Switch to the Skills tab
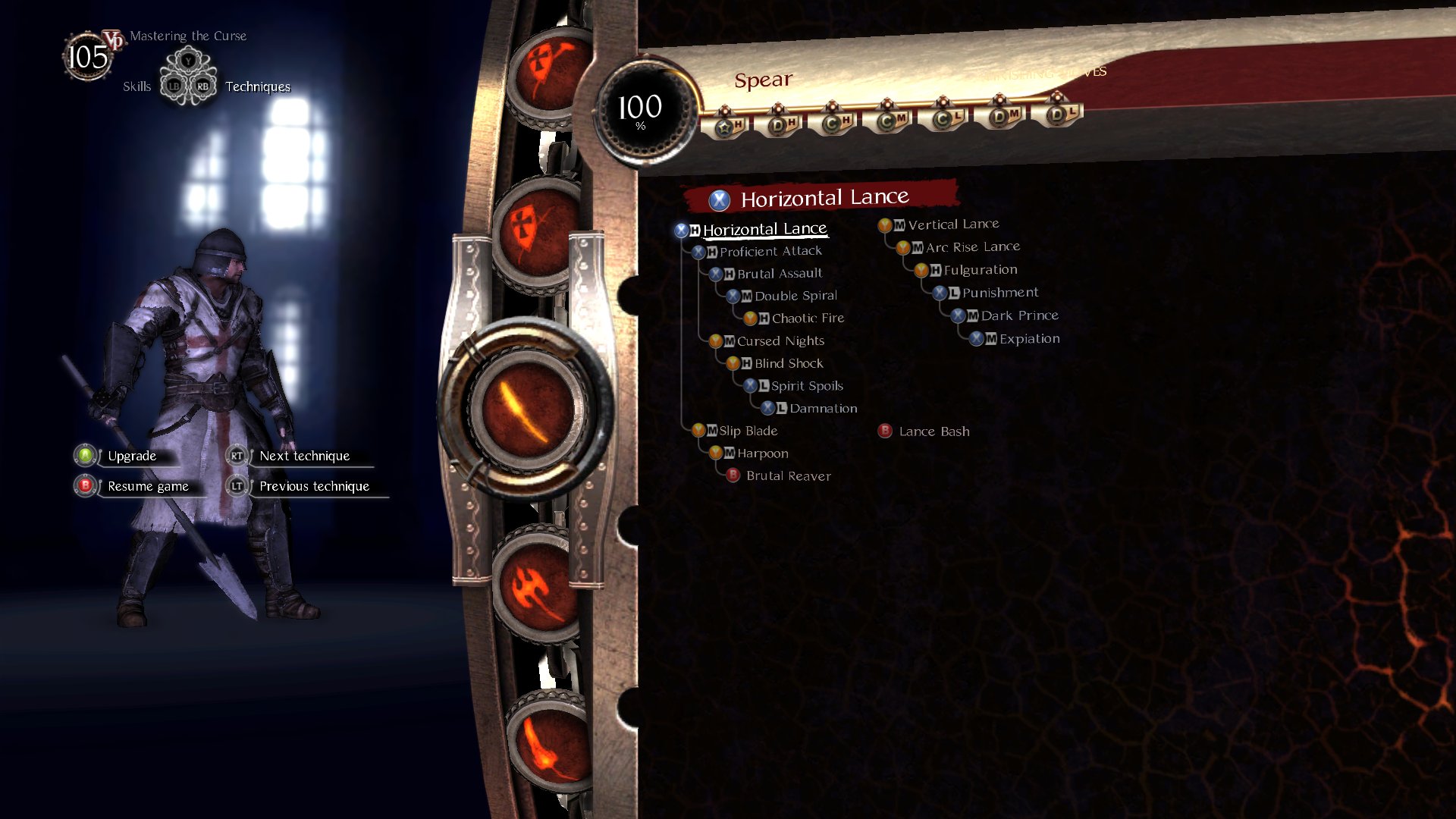1456x819 pixels. [x=136, y=86]
